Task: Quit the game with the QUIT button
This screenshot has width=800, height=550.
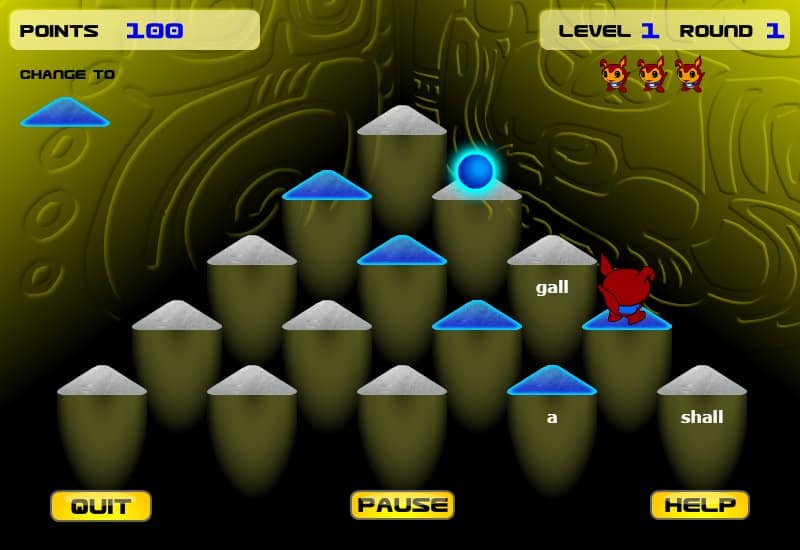Action: (101, 506)
